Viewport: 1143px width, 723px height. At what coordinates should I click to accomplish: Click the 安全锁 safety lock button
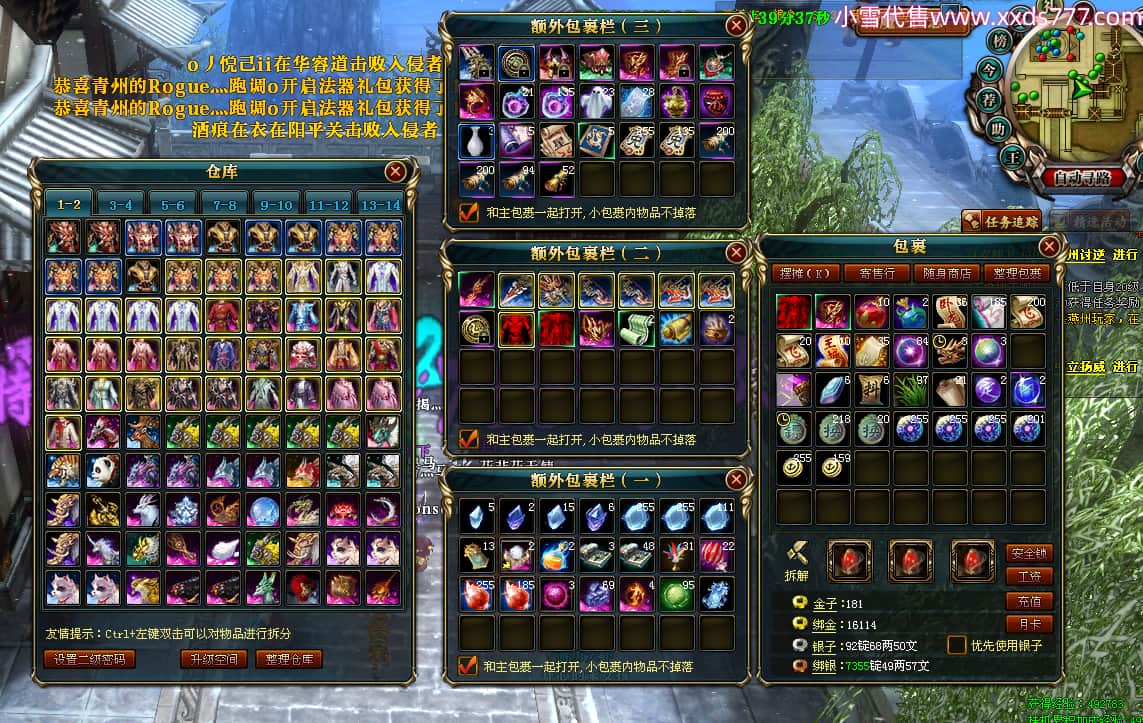click(x=1029, y=553)
